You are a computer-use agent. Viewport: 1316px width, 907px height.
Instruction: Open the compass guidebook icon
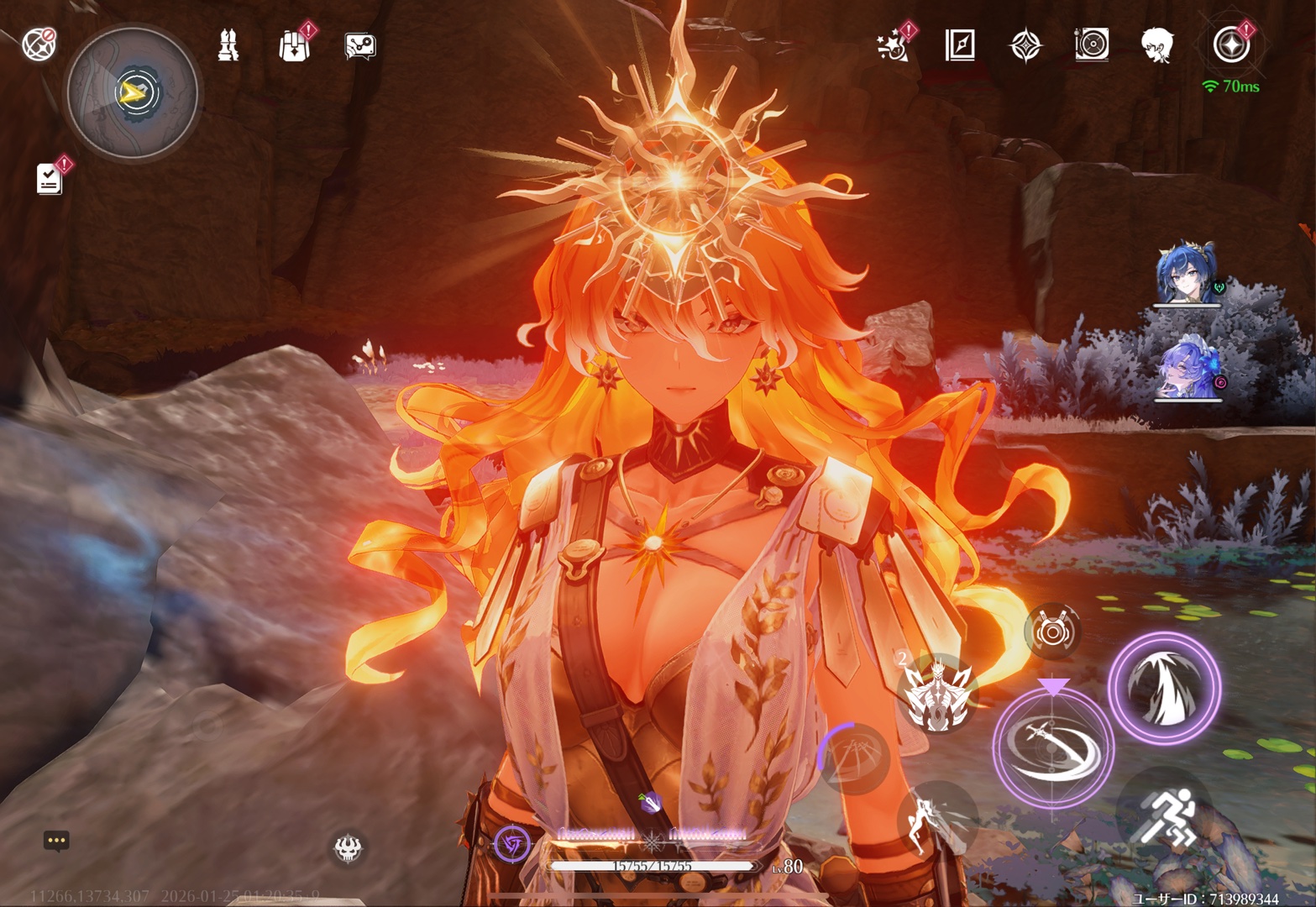pos(959,45)
